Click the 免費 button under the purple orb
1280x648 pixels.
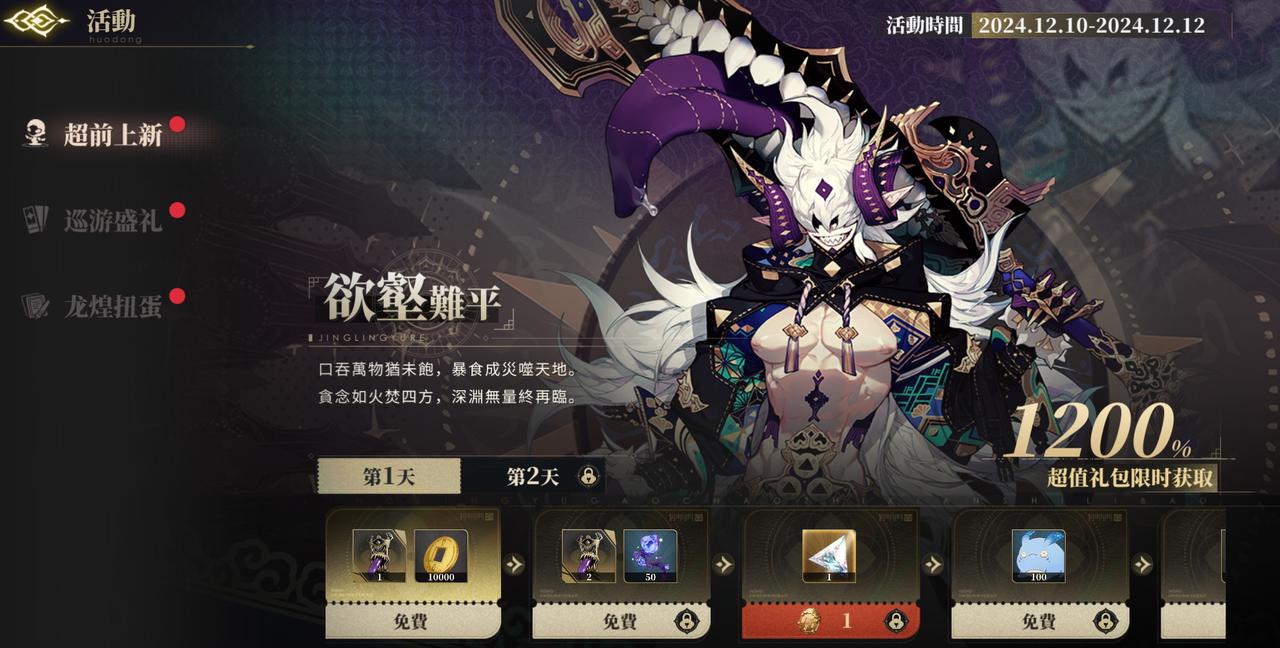pyautogui.click(x=620, y=621)
